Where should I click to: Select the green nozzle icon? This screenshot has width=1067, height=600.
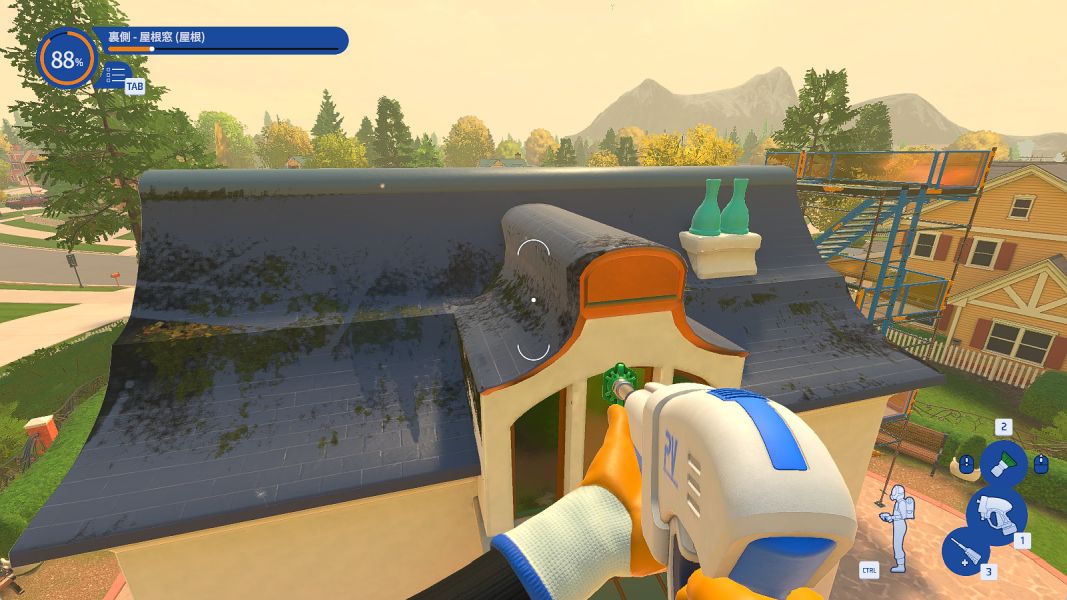pos(1002,464)
